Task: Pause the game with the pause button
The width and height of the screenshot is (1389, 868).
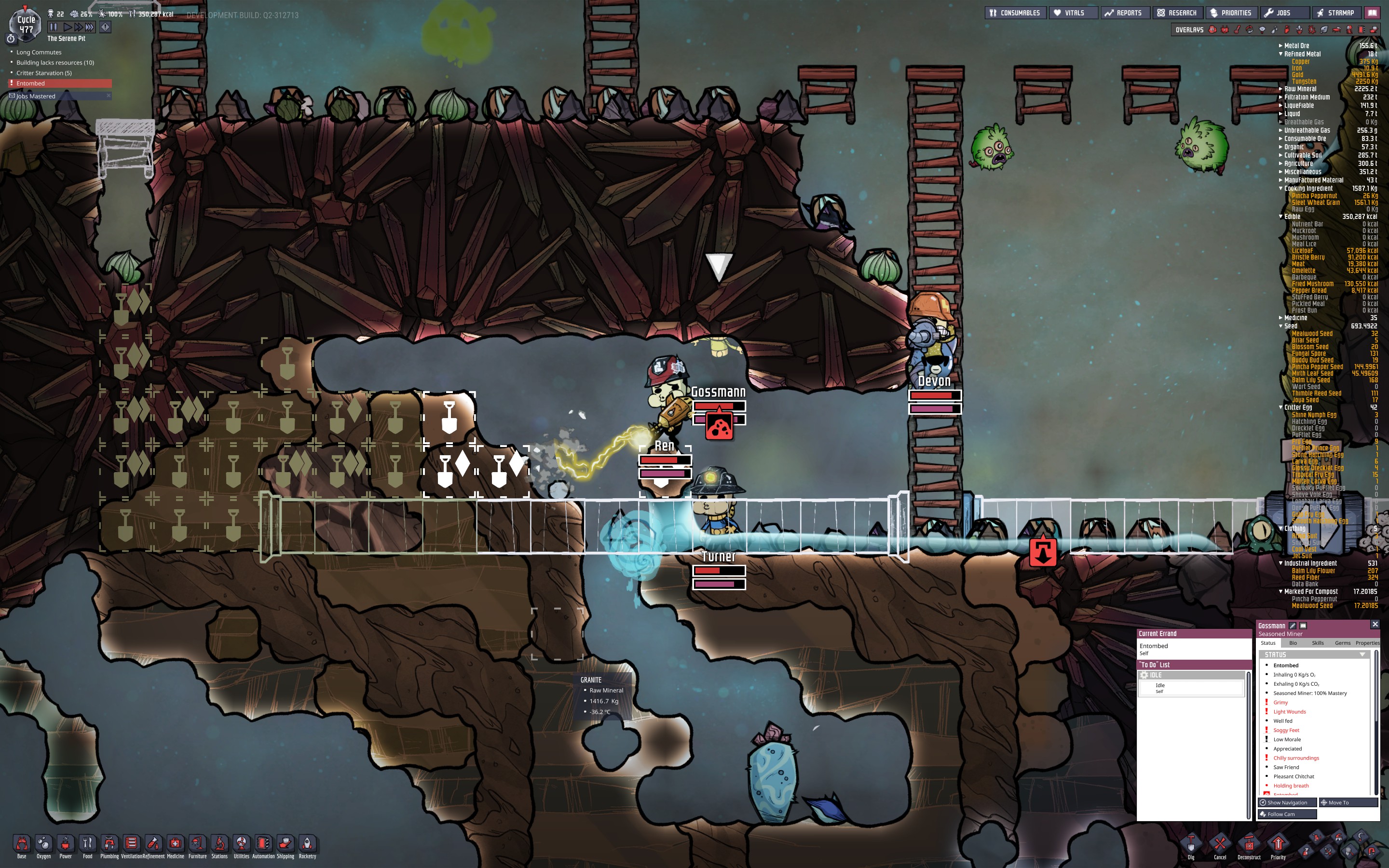Action: (54, 27)
